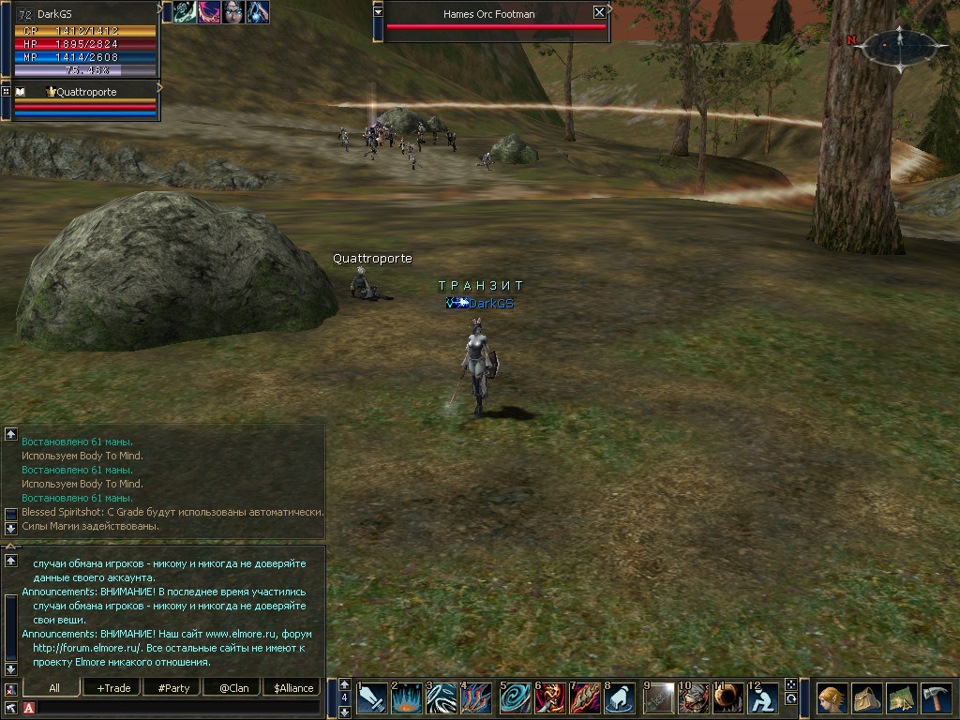Open the inventory bag icon
This screenshot has height=720, width=960.
(x=867, y=698)
